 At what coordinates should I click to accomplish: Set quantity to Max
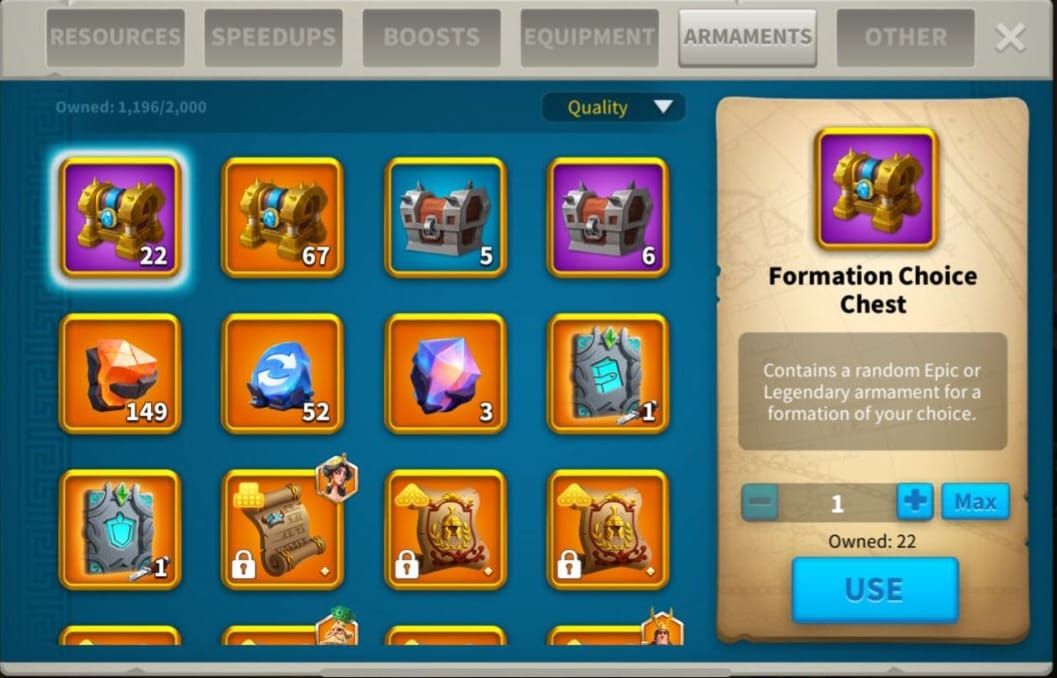click(975, 502)
